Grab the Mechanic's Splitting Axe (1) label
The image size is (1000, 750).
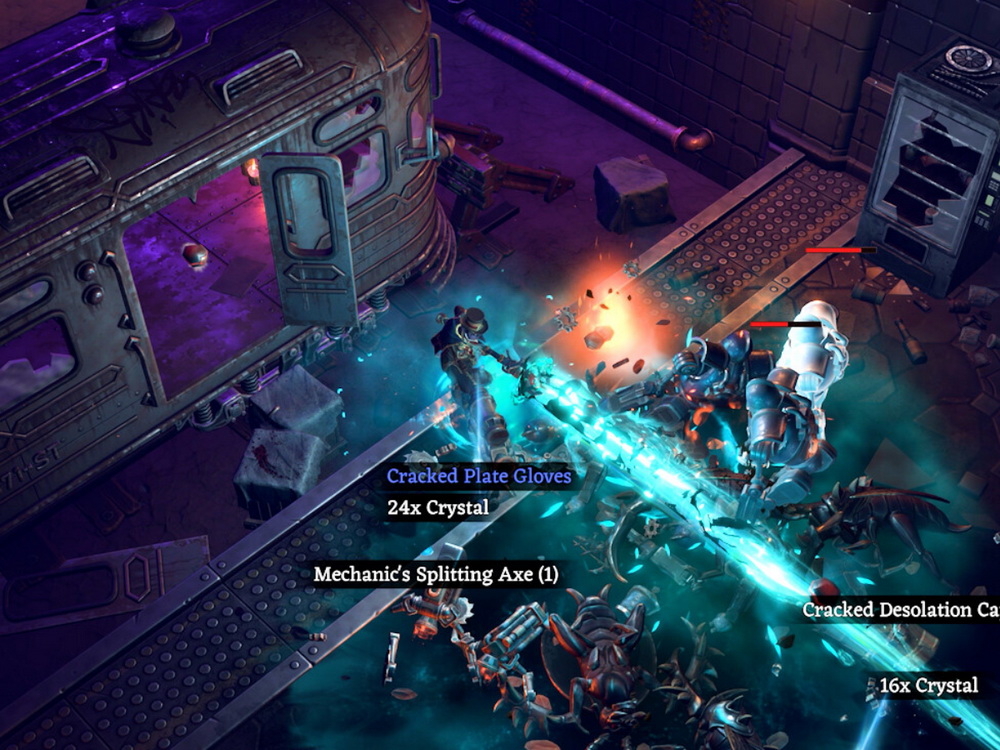point(435,575)
